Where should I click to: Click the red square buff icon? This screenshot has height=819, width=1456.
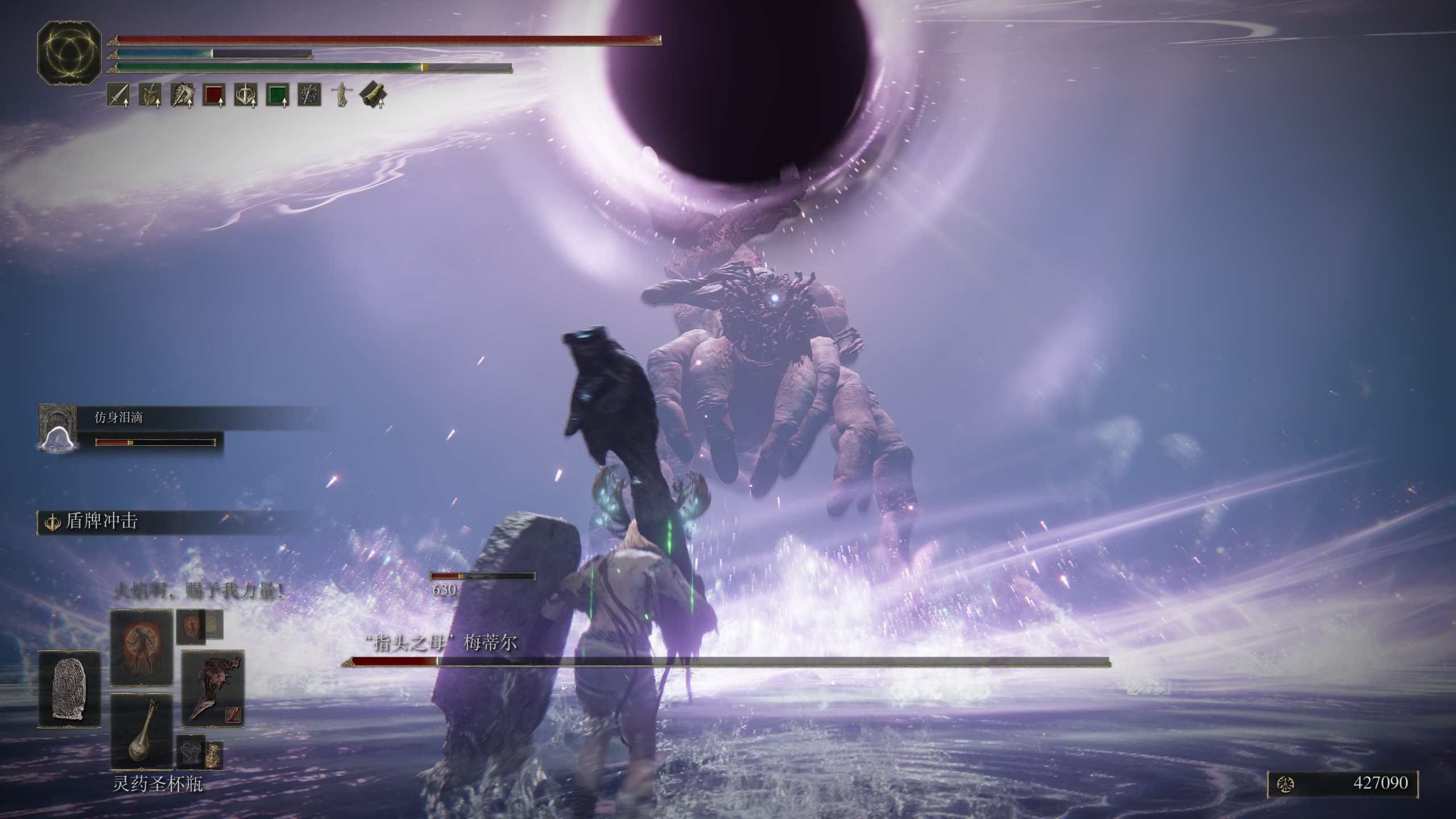pyautogui.click(x=213, y=95)
